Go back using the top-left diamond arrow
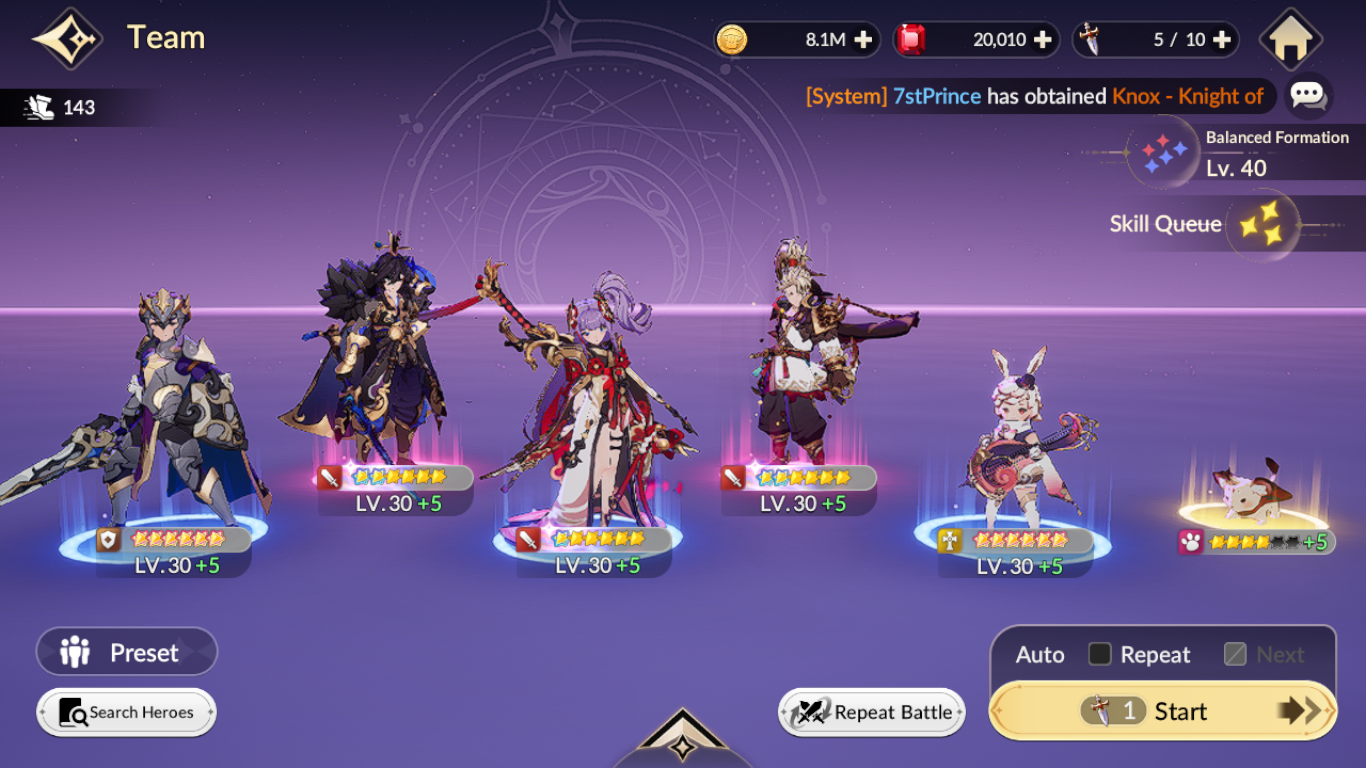The width and height of the screenshot is (1366, 768). 68,39
